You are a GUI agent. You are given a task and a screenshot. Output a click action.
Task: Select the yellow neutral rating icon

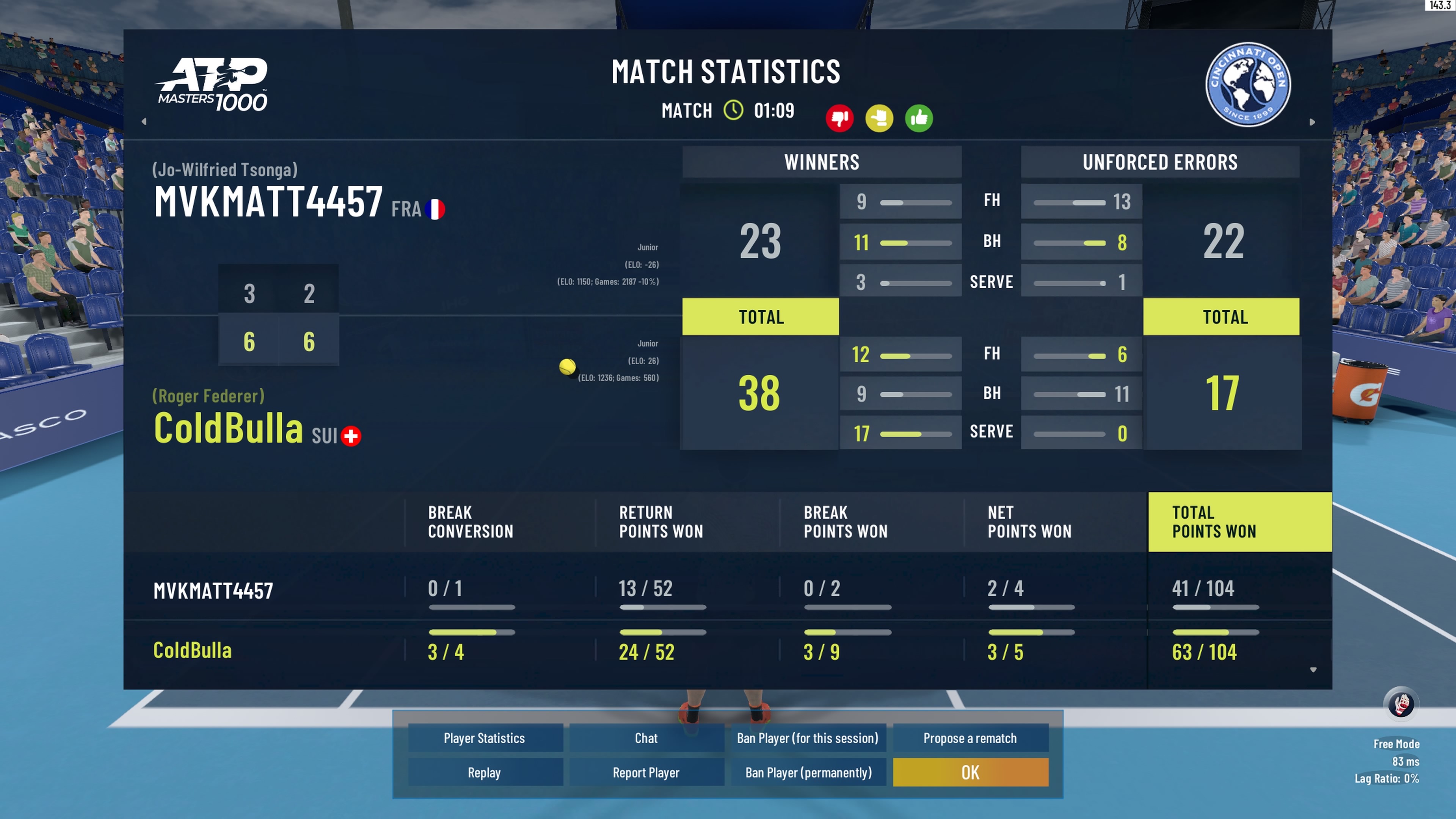coord(879,118)
